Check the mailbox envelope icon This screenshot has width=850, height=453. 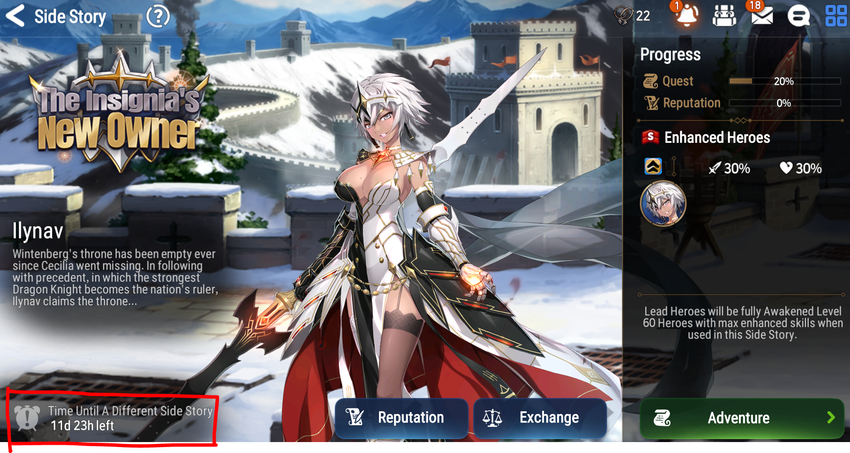(761, 16)
